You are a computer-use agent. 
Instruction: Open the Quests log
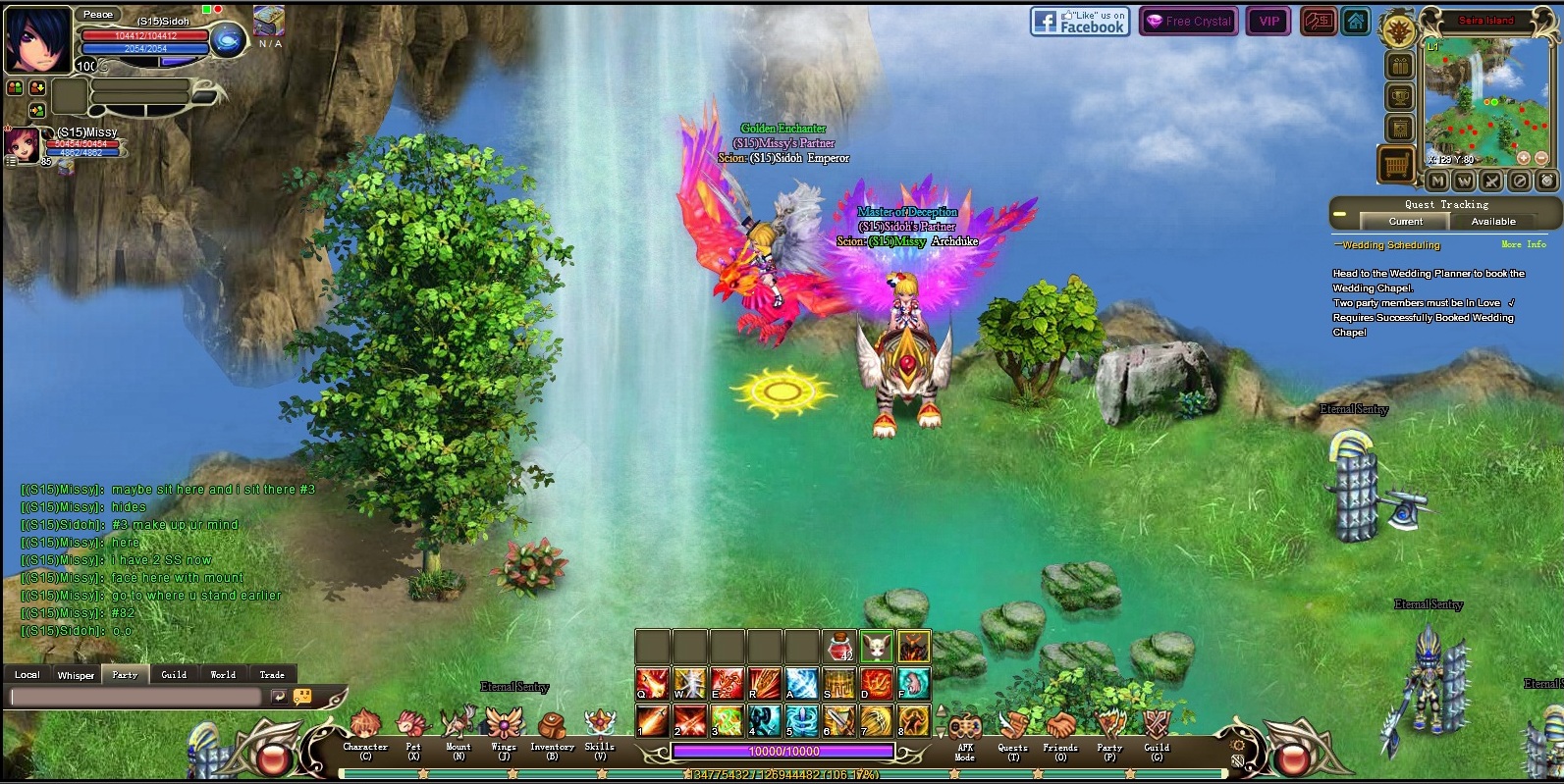click(x=1012, y=732)
